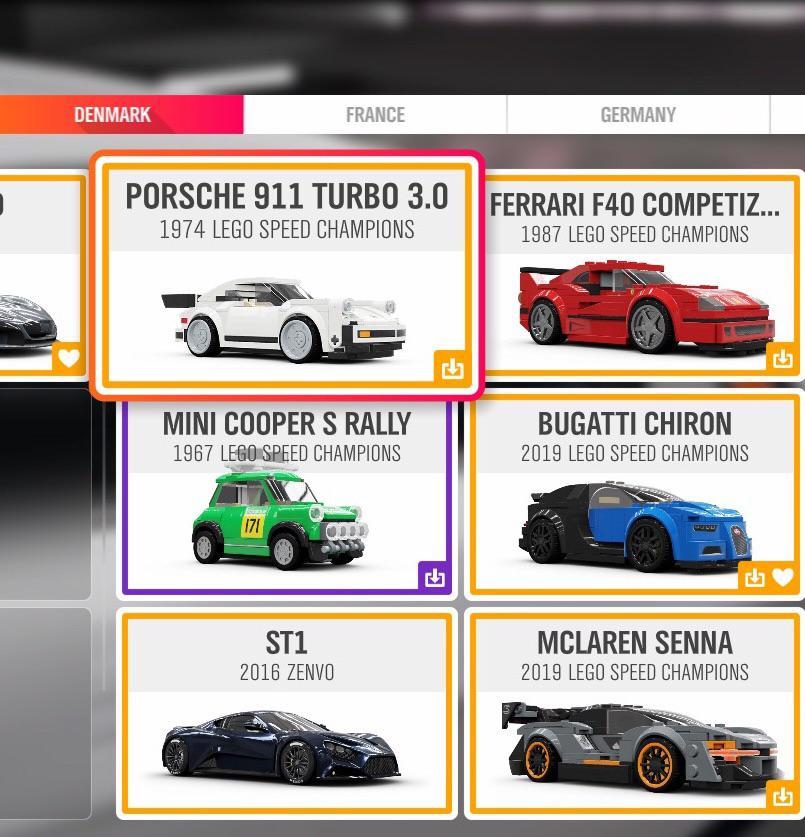Click the purple download icon on Mini Cooper

coord(434,577)
